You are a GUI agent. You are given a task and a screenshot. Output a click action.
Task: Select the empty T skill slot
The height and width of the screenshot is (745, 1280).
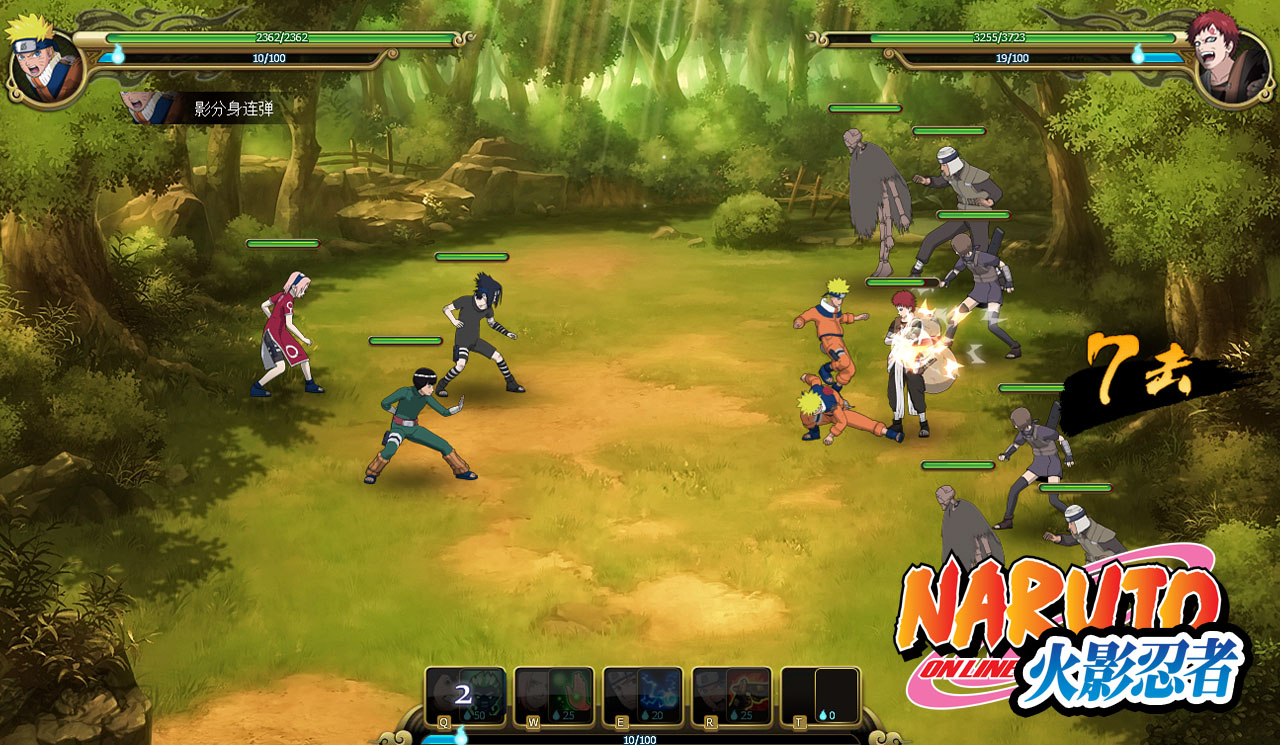[x=820, y=695]
